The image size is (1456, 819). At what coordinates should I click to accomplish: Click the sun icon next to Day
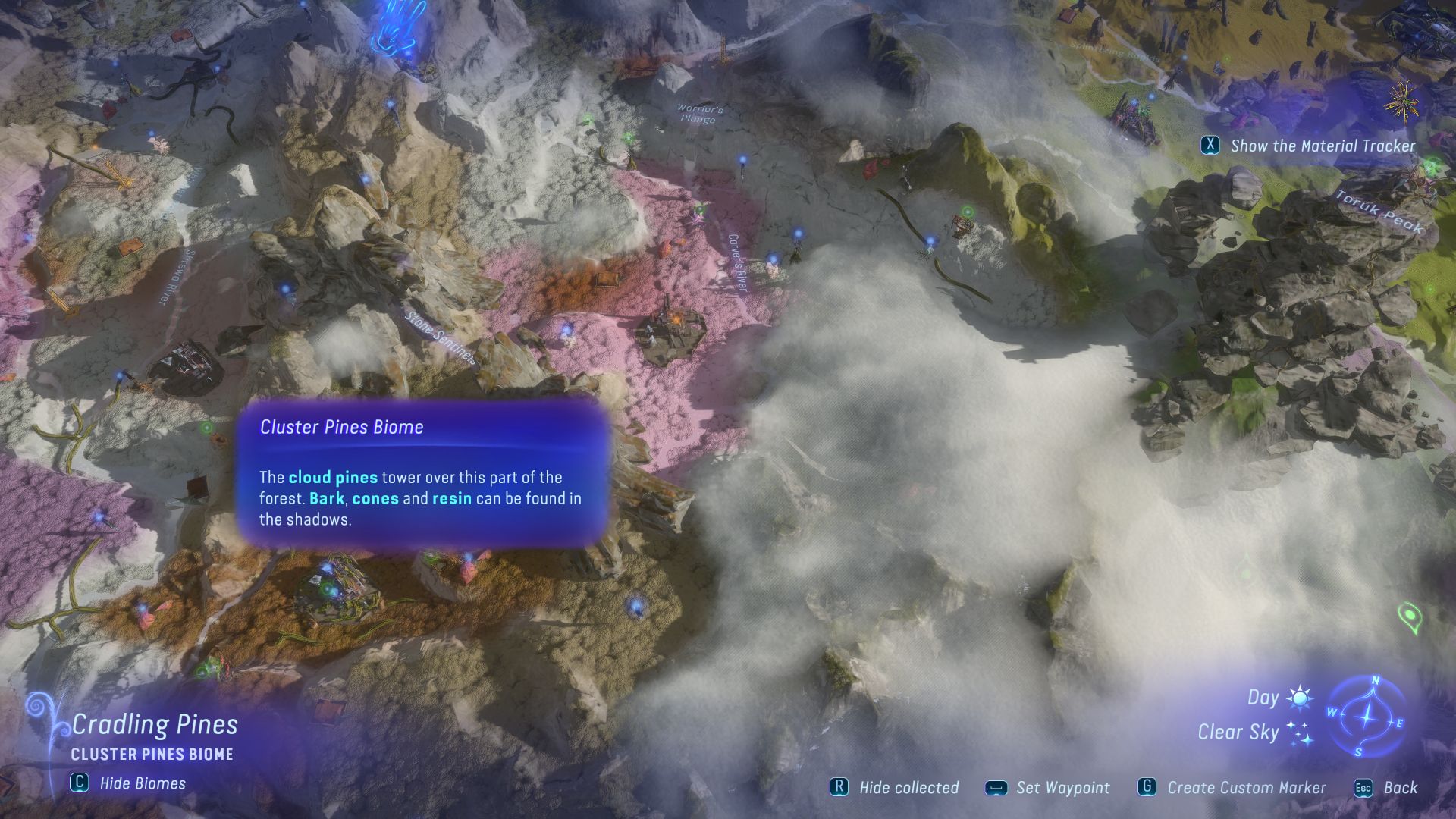coord(1298,697)
